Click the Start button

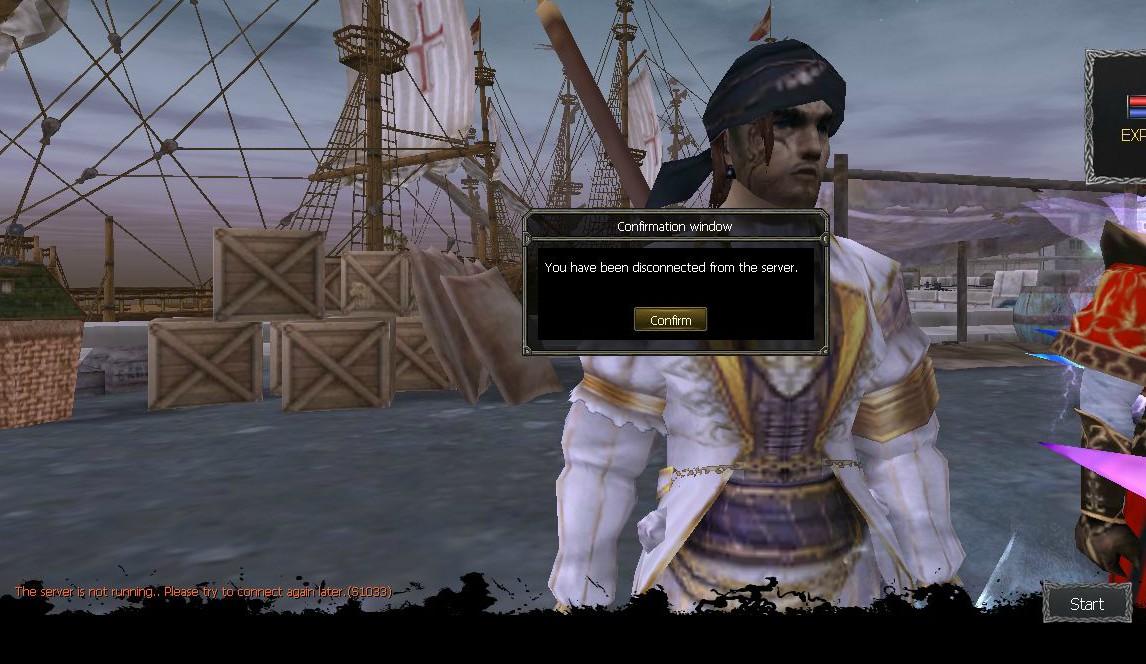1087,603
